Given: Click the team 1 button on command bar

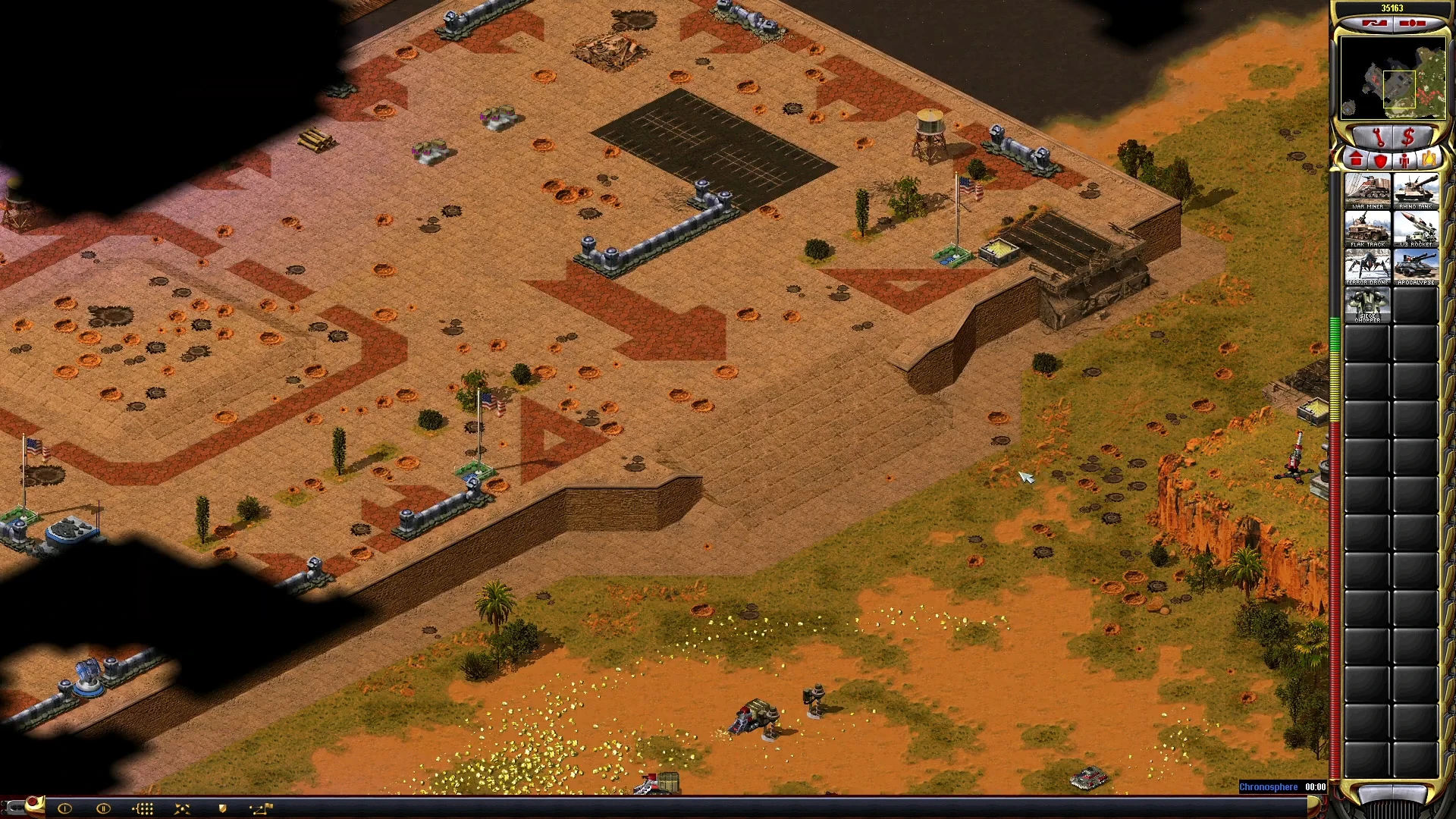Looking at the screenshot, I should click(x=64, y=808).
